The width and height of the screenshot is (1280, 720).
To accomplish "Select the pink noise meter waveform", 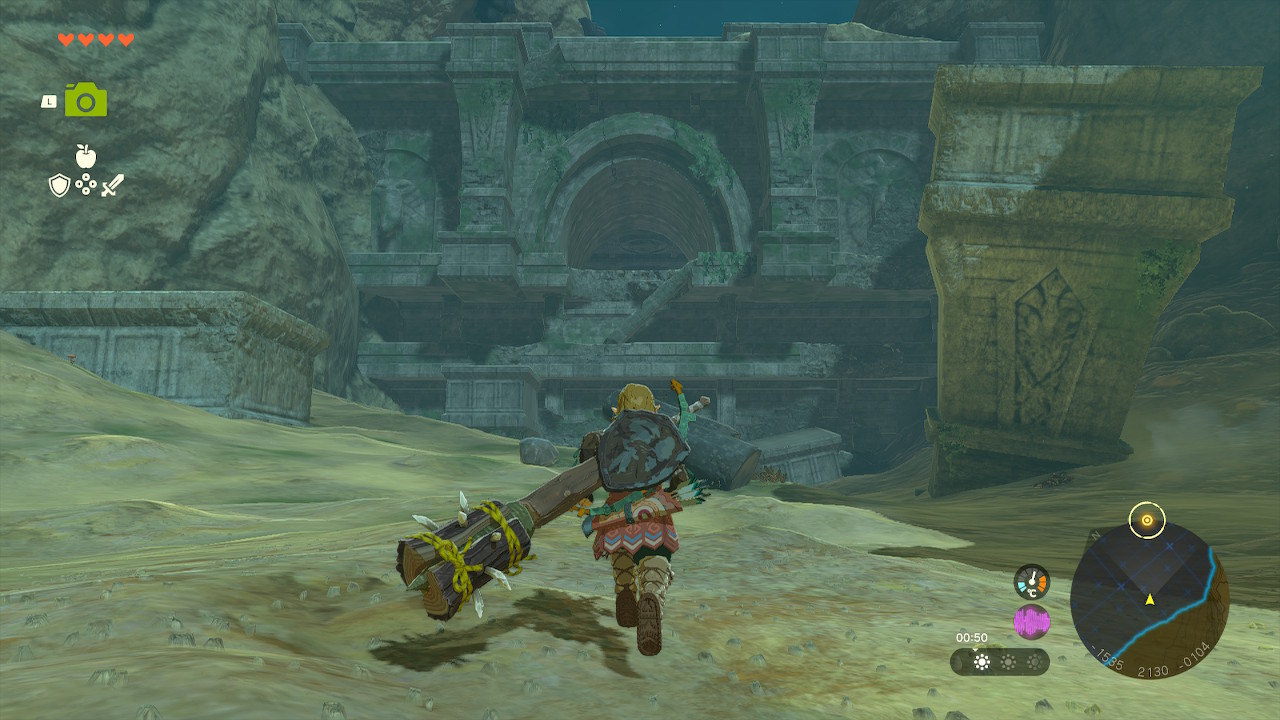I will pyautogui.click(x=1032, y=619).
